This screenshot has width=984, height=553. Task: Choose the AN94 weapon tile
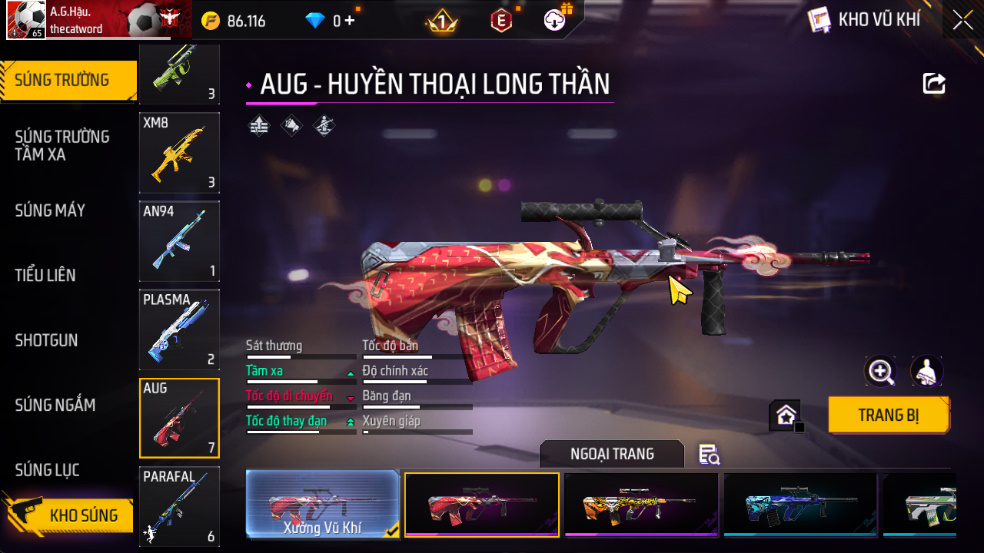179,241
